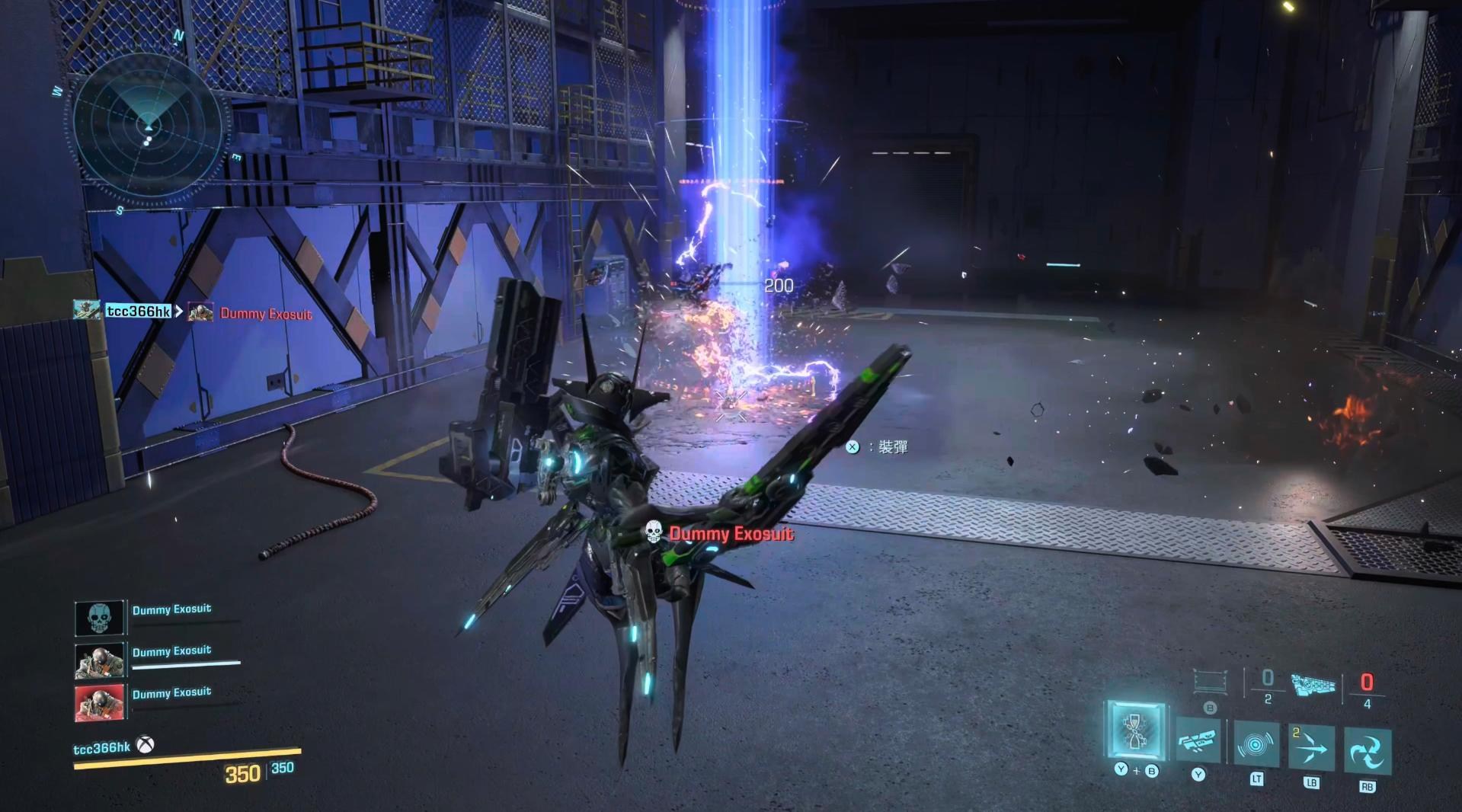Click the tcc366hk kill feed entry
Viewport: 1462px width, 812px height.
click(x=137, y=311)
